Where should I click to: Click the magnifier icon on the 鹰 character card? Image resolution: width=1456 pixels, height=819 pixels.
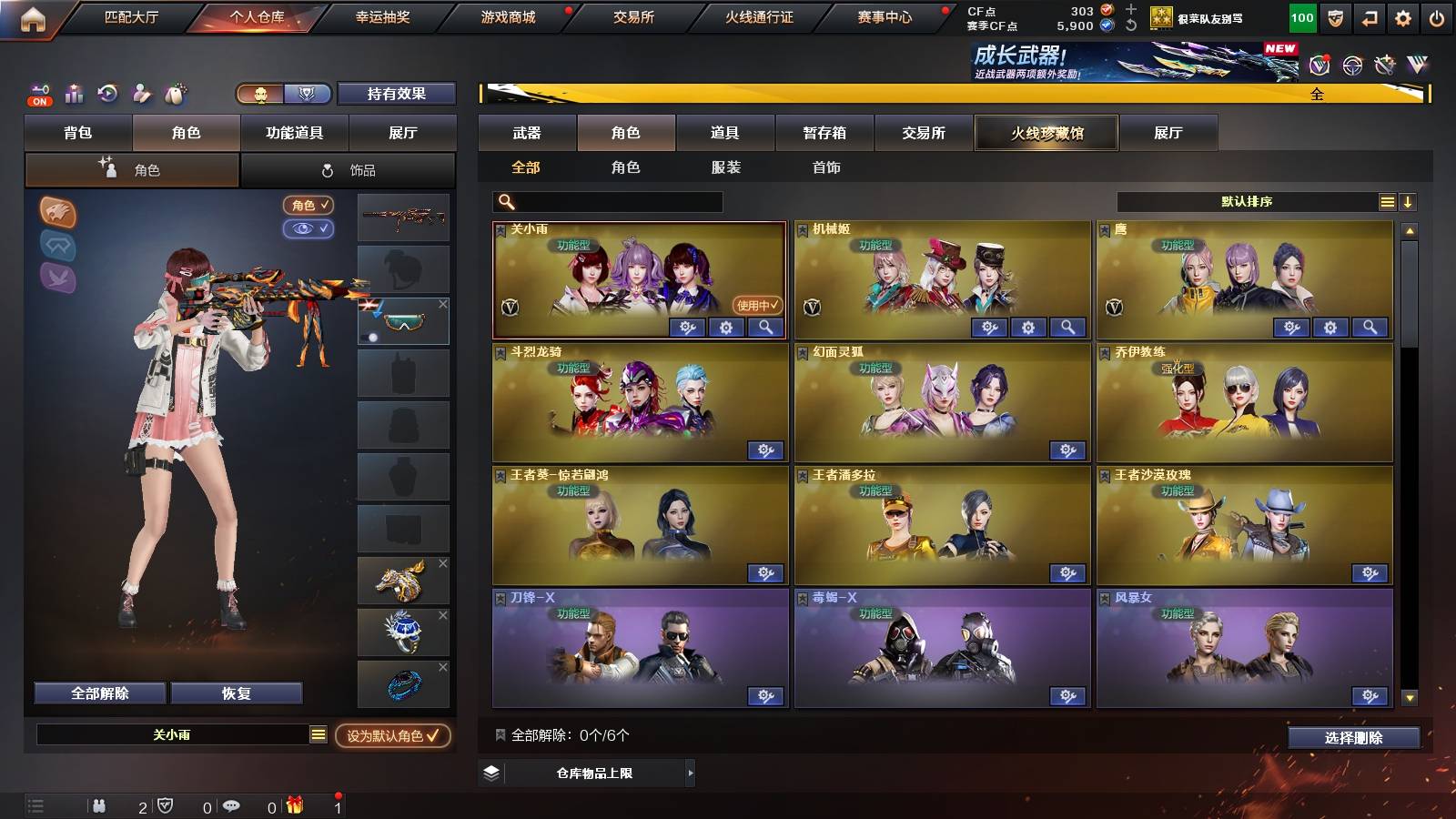click(1370, 326)
